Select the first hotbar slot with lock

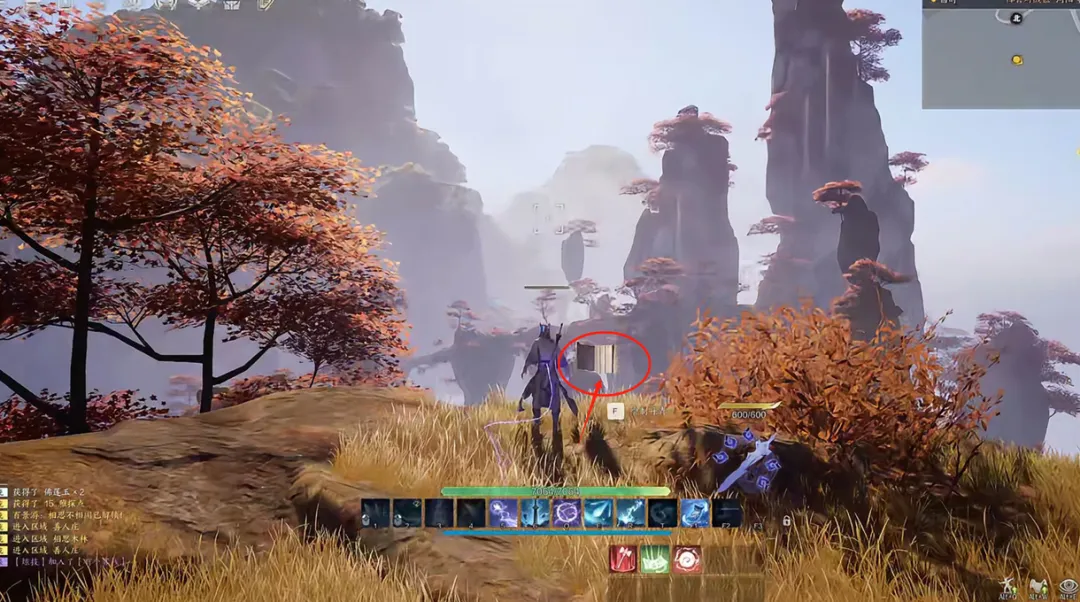pyautogui.click(x=376, y=513)
